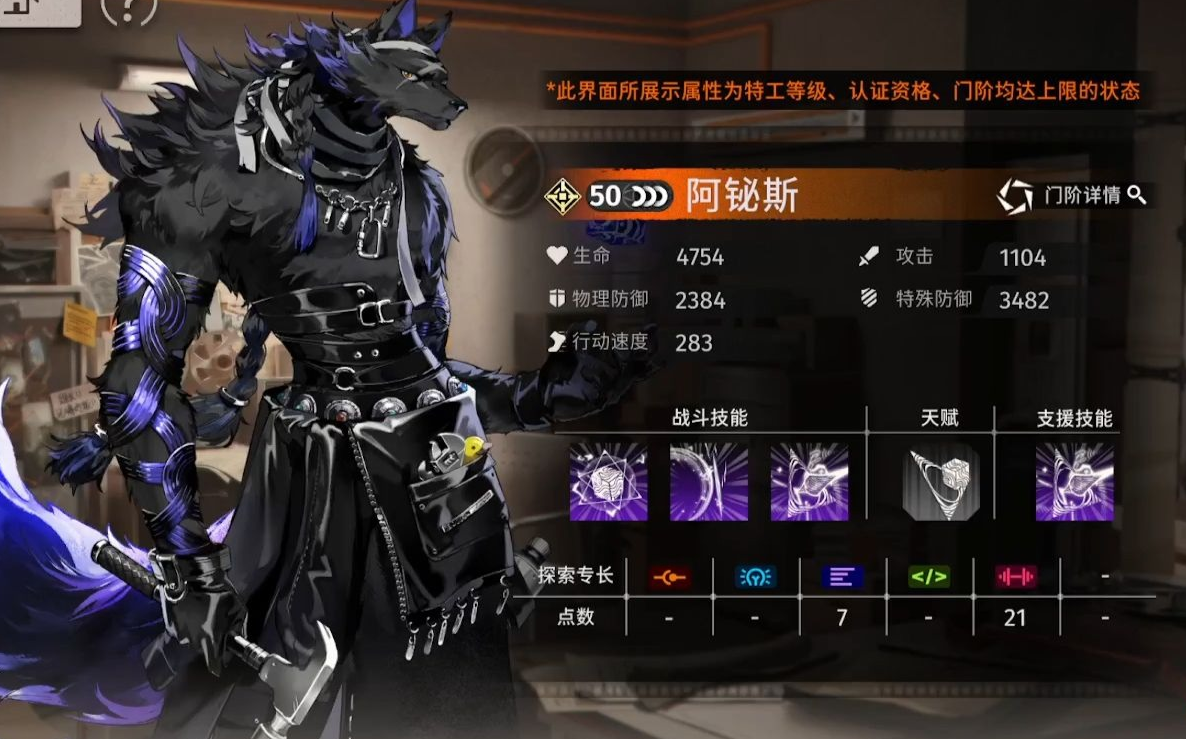This screenshot has height=739, width=1186.
Task: Select the third combat skill icon
Action: click(809, 482)
